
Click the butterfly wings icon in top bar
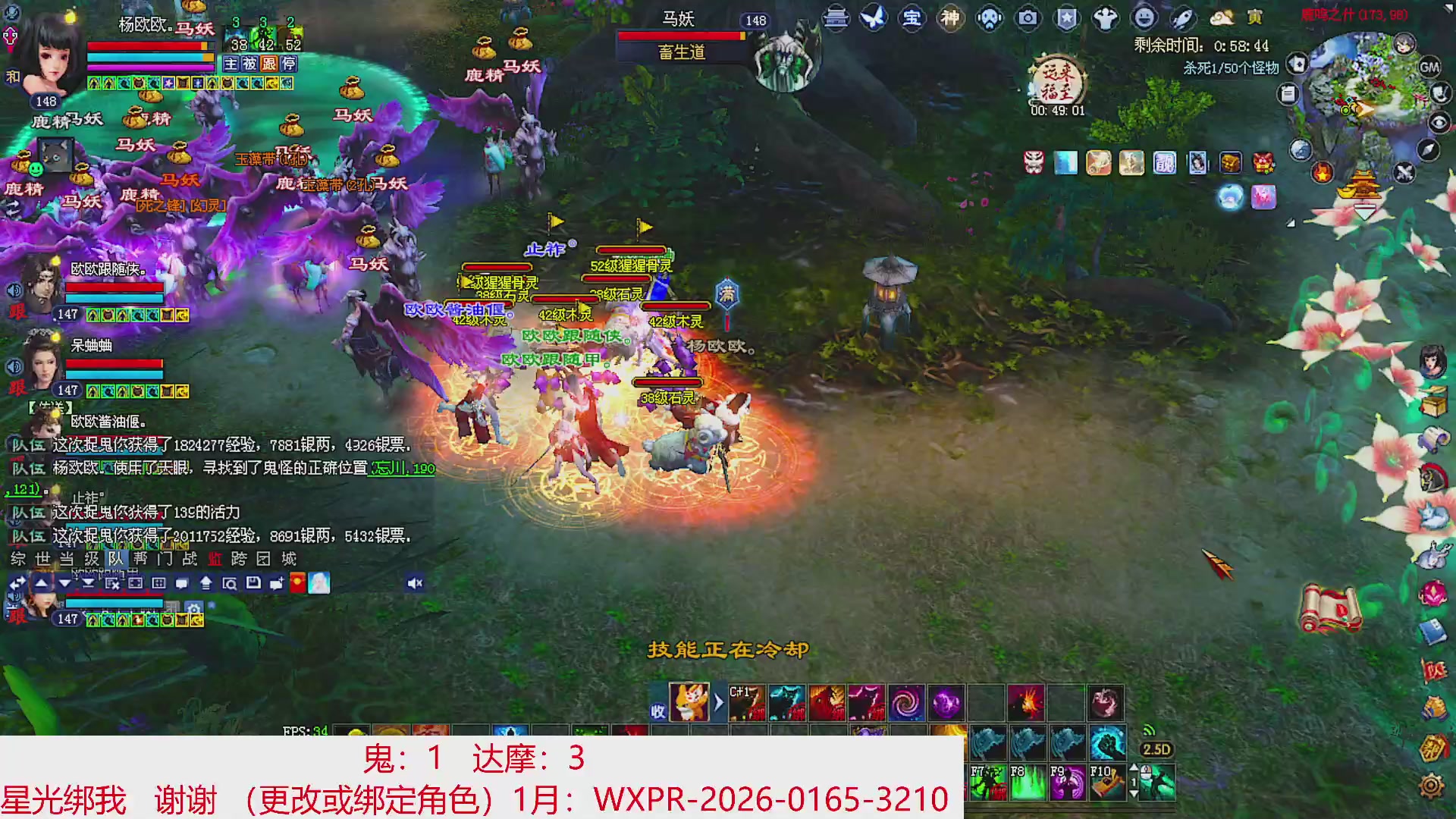[x=873, y=17]
